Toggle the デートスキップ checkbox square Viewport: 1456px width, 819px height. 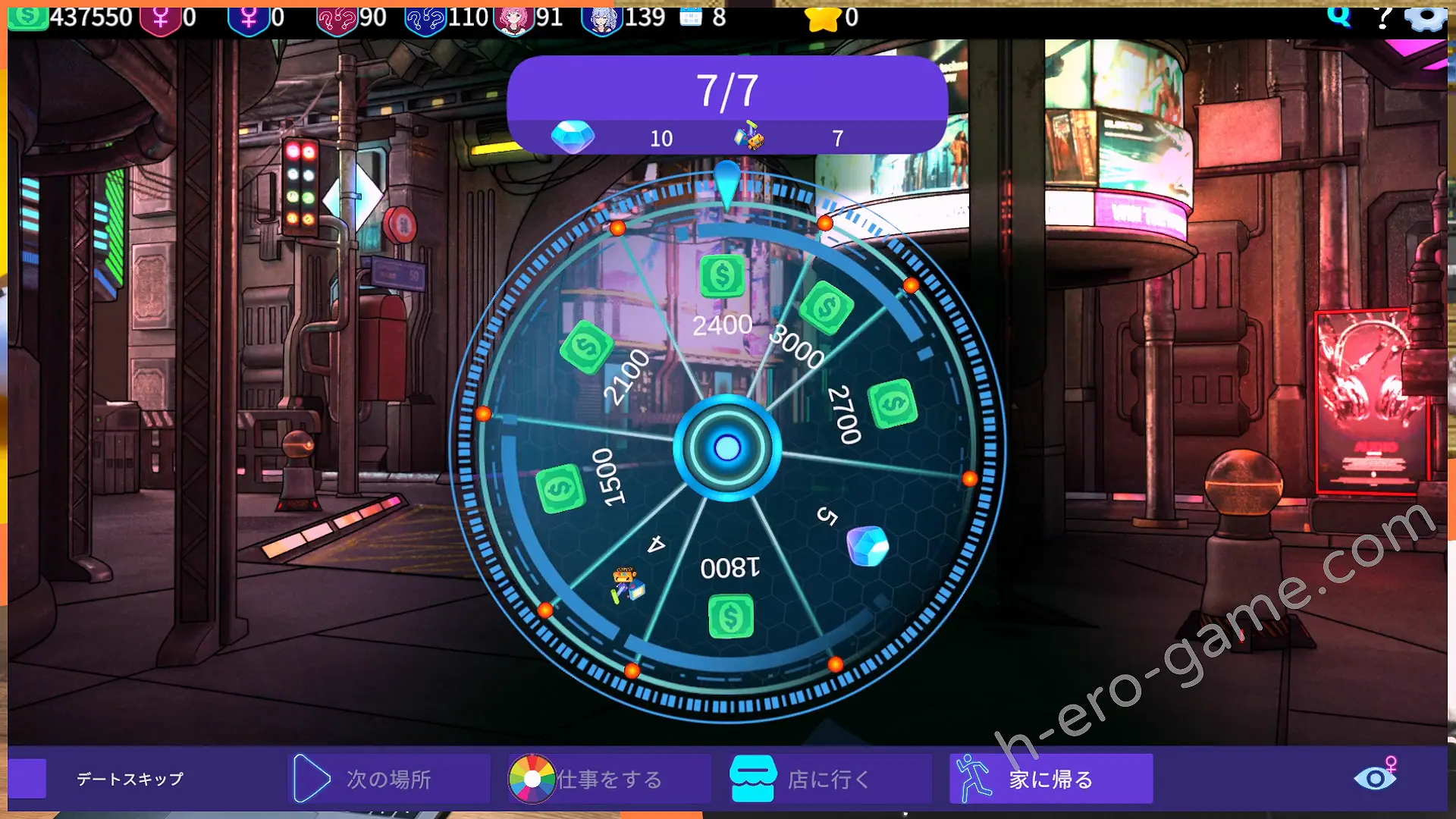pos(28,779)
